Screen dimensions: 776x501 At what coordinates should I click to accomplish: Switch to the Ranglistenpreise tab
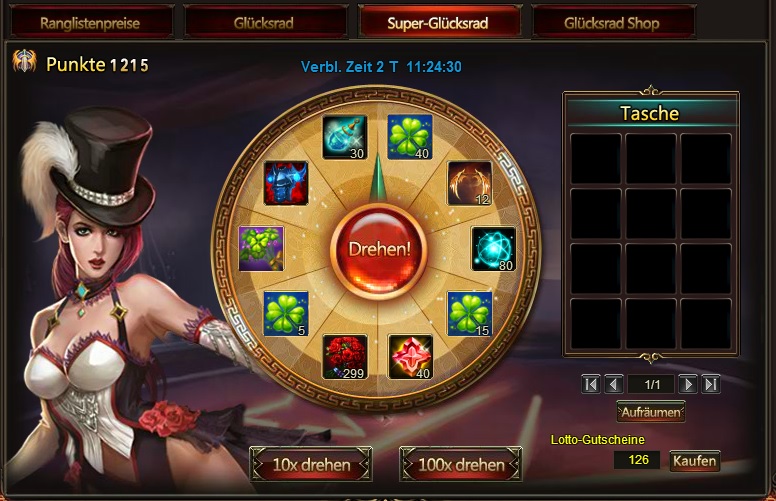90,22
